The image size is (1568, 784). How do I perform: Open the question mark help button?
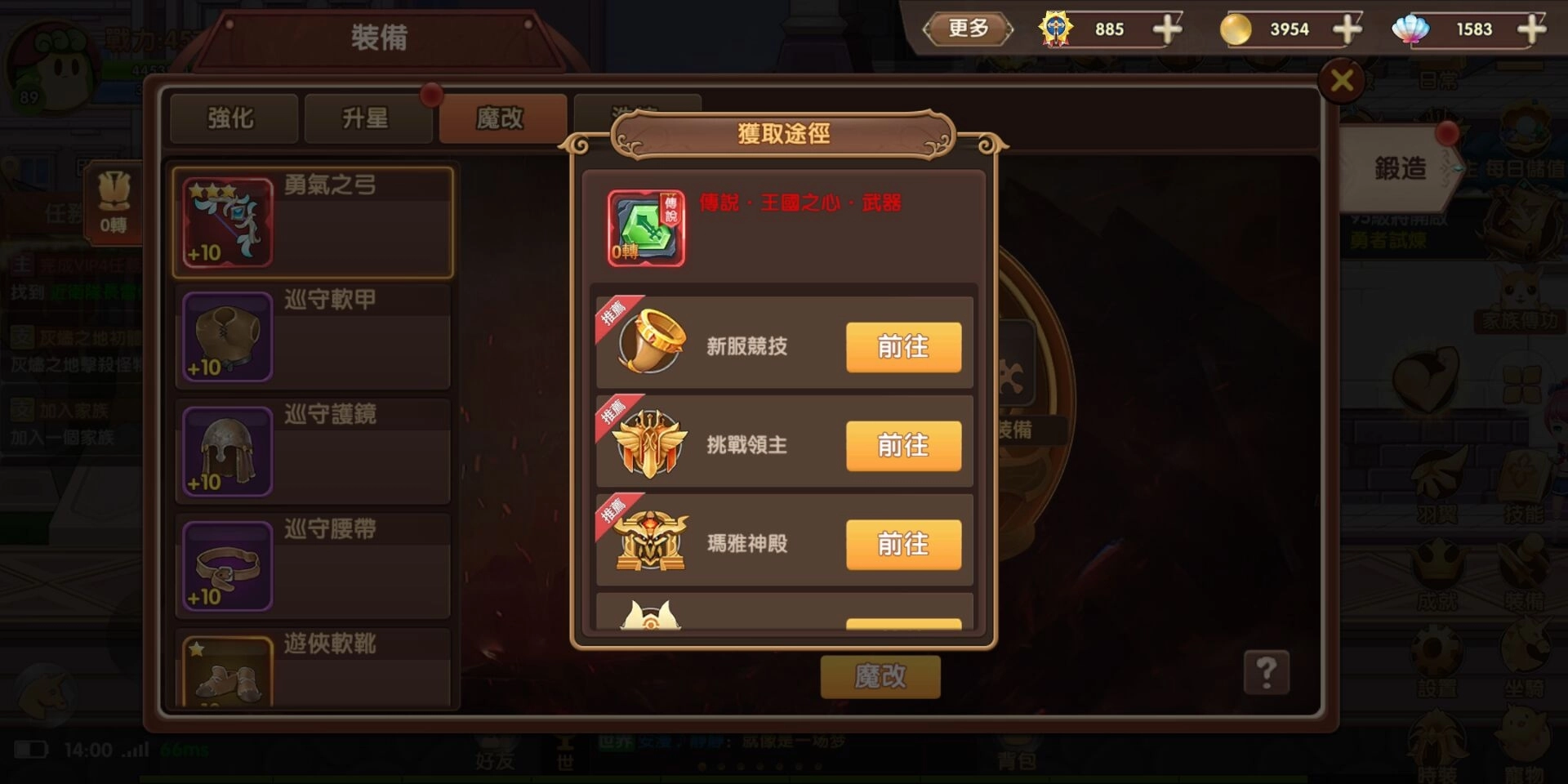1266,673
